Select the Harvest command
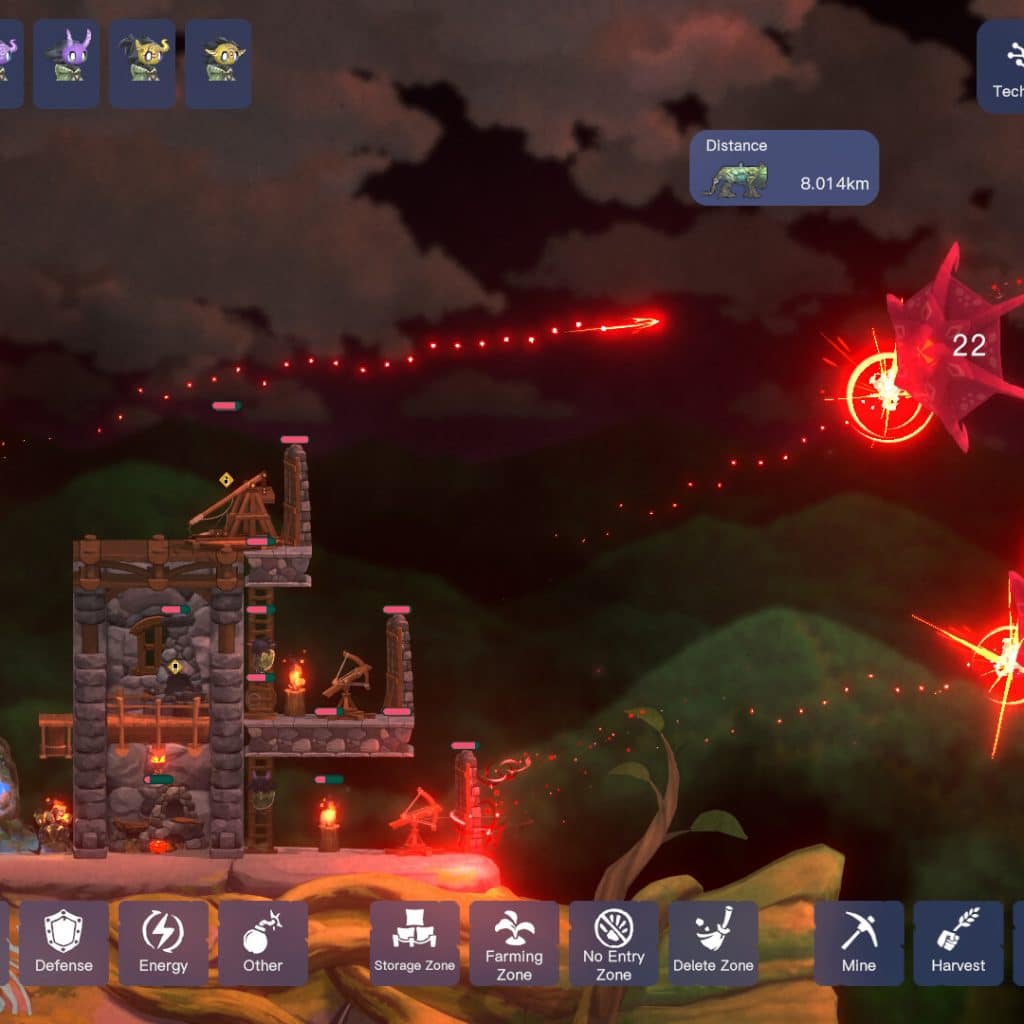The image size is (1024, 1024). click(x=958, y=943)
